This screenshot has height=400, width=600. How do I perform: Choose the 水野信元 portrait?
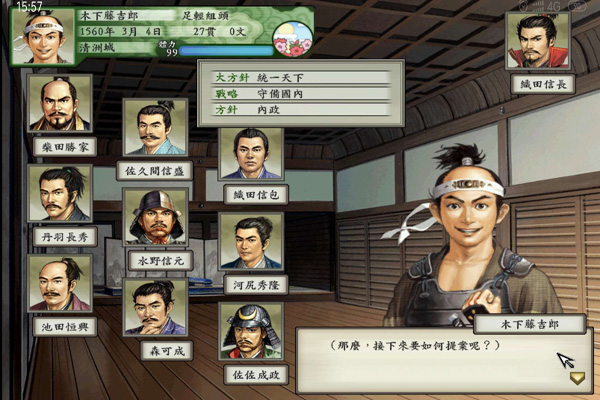(x=155, y=217)
